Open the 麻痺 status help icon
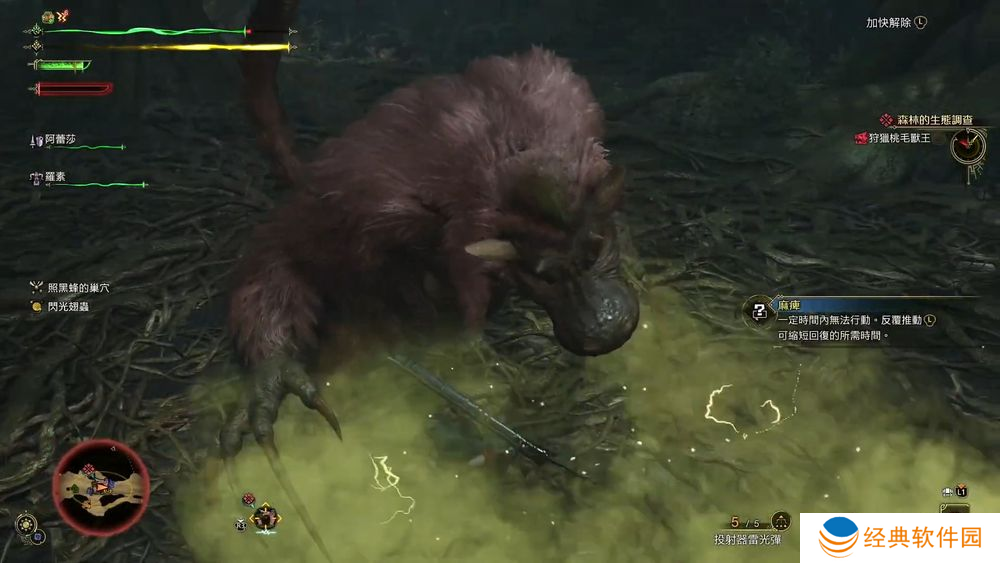Viewport: 1000px width, 563px height. [x=760, y=310]
